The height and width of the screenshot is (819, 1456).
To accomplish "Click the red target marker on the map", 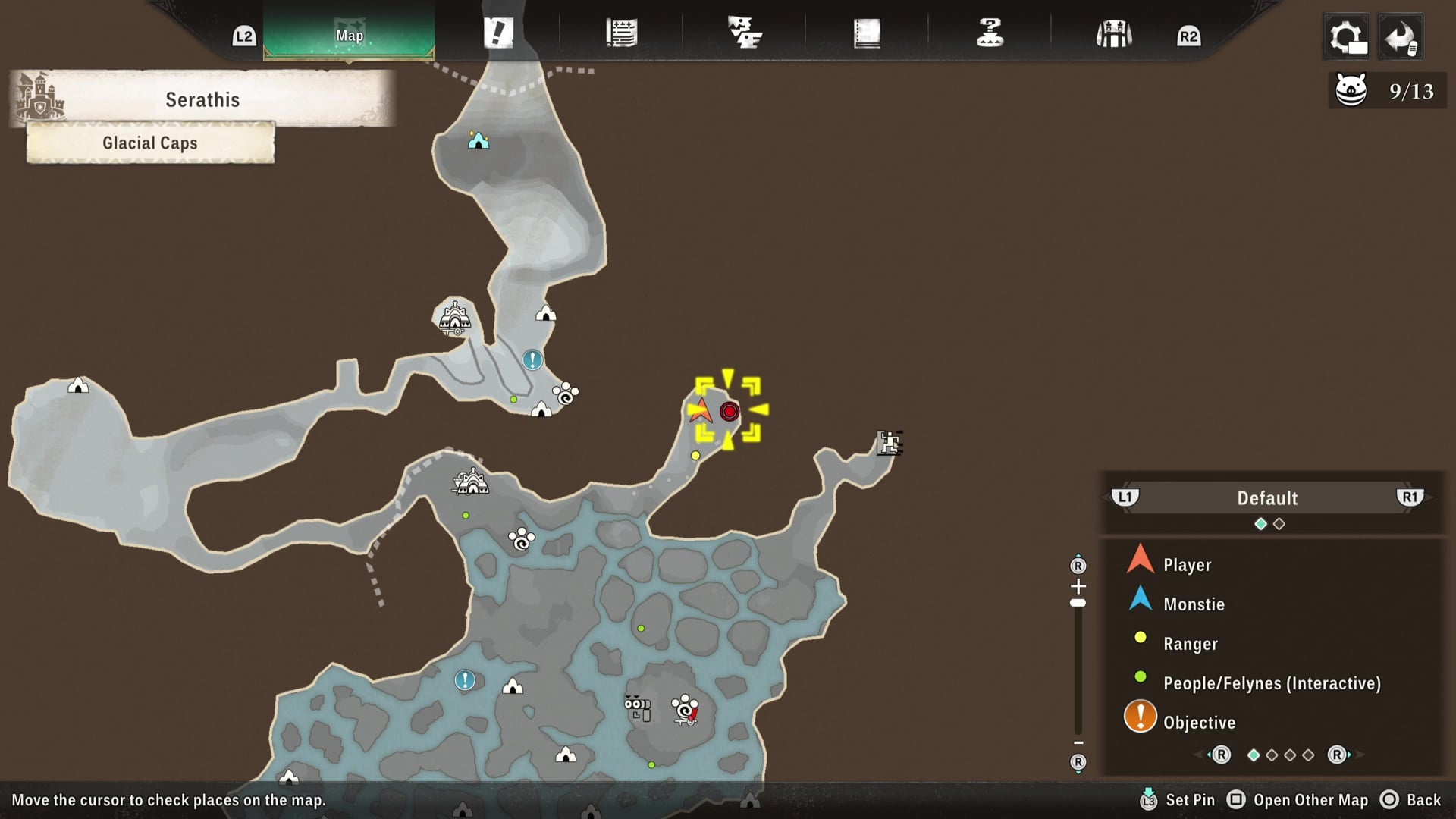I will coord(730,412).
